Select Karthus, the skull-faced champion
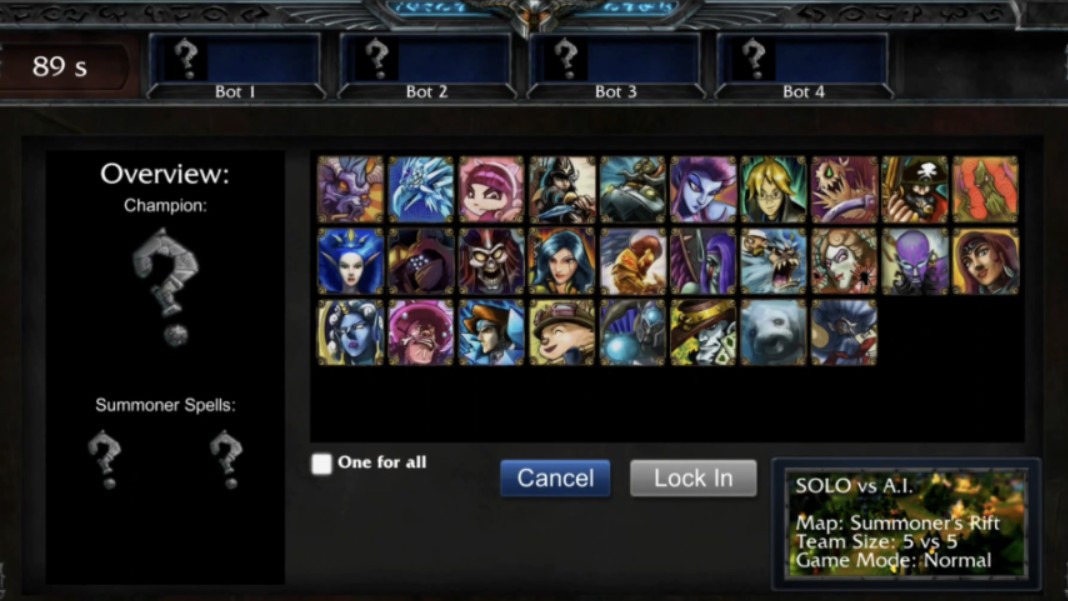This screenshot has height=601, width=1068. click(491, 261)
